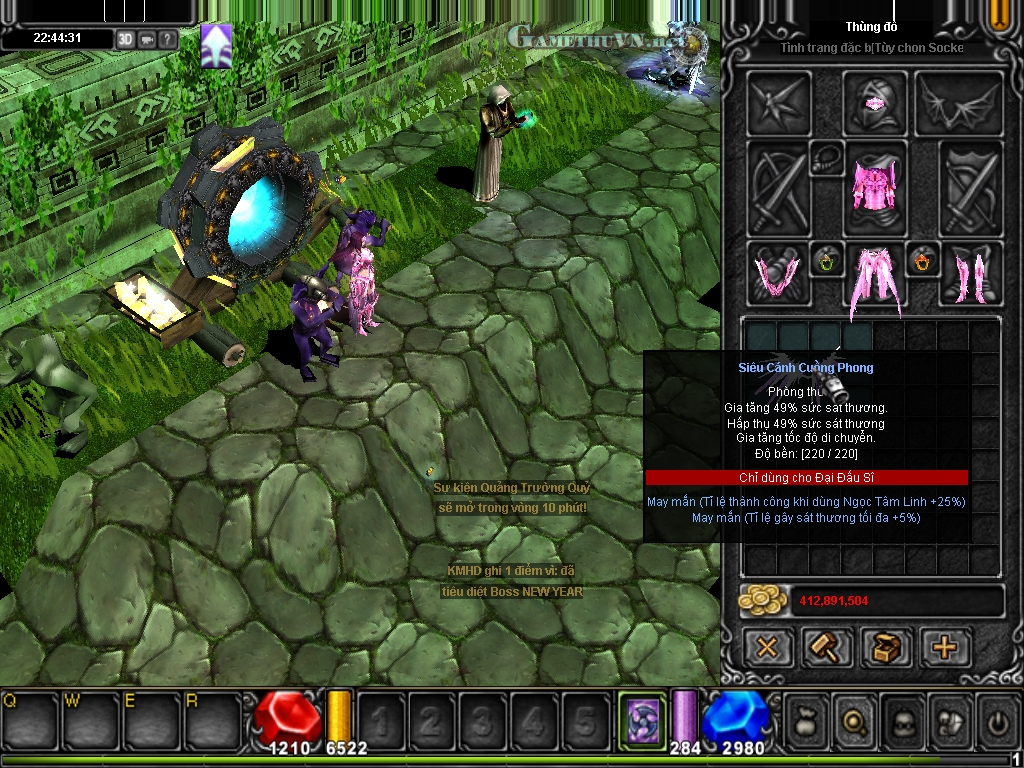Click the purple arrow buff icon
This screenshot has width=1024, height=768.
(x=216, y=46)
